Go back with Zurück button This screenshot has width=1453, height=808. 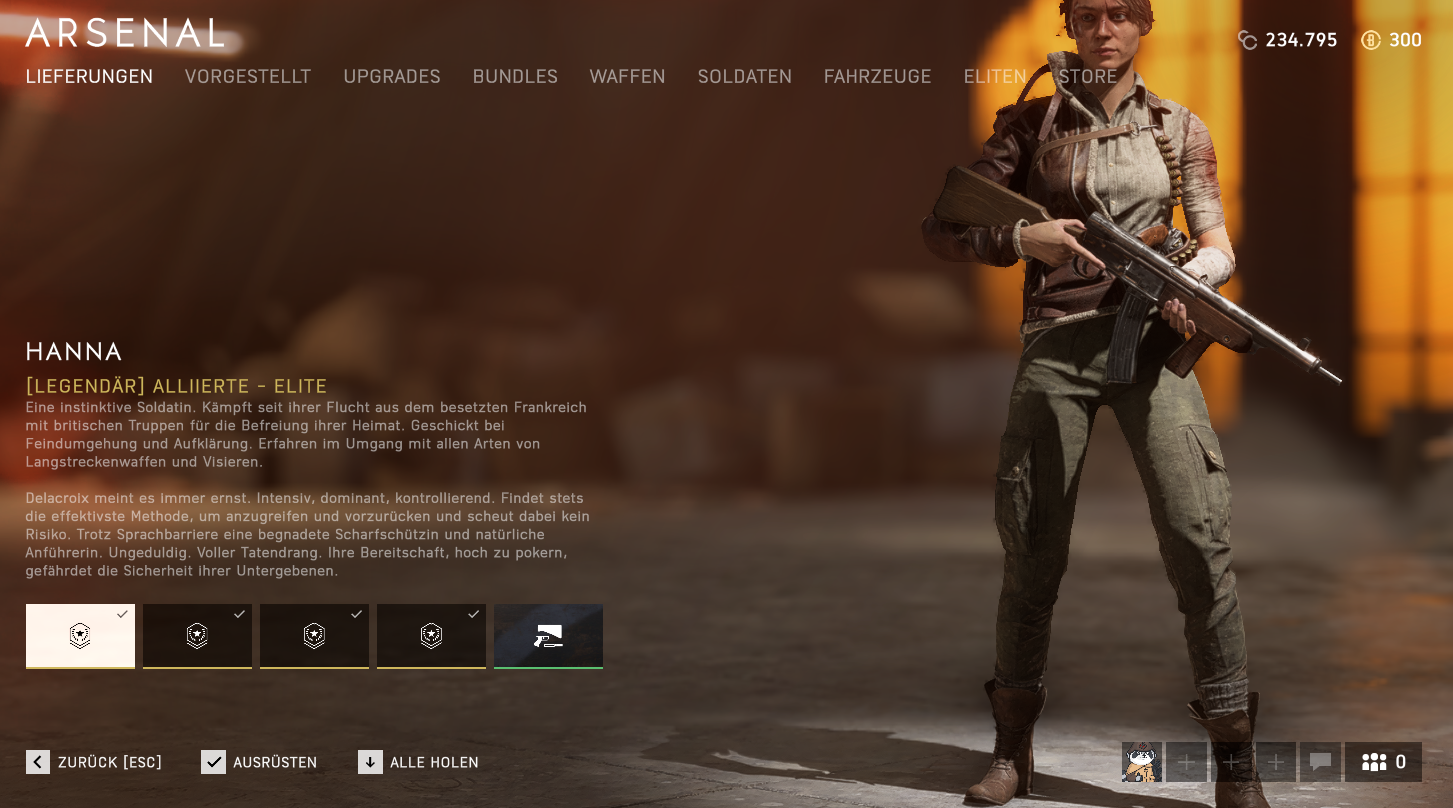point(94,762)
